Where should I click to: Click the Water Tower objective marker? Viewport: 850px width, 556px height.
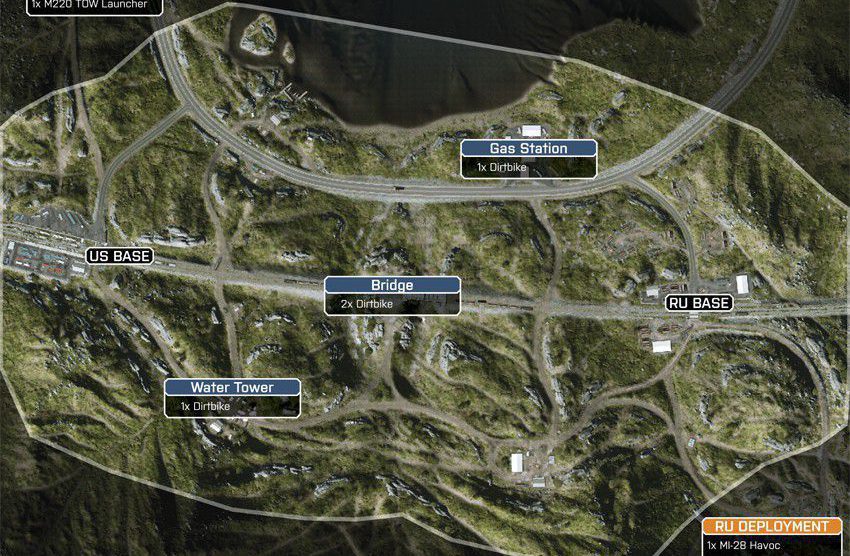pos(232,388)
